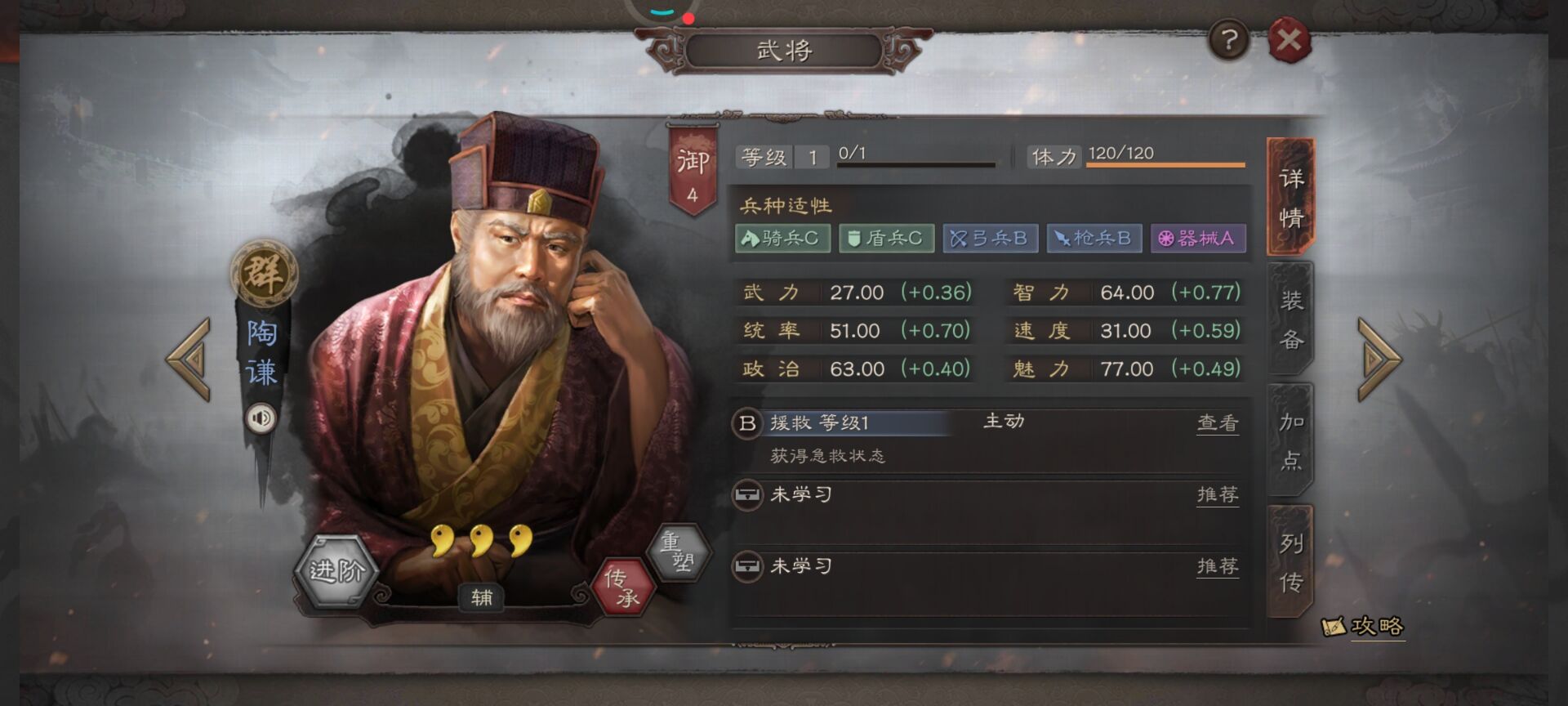Select the 枪兵B spearman aptitude badge
1568x706 pixels.
[x=1094, y=239]
